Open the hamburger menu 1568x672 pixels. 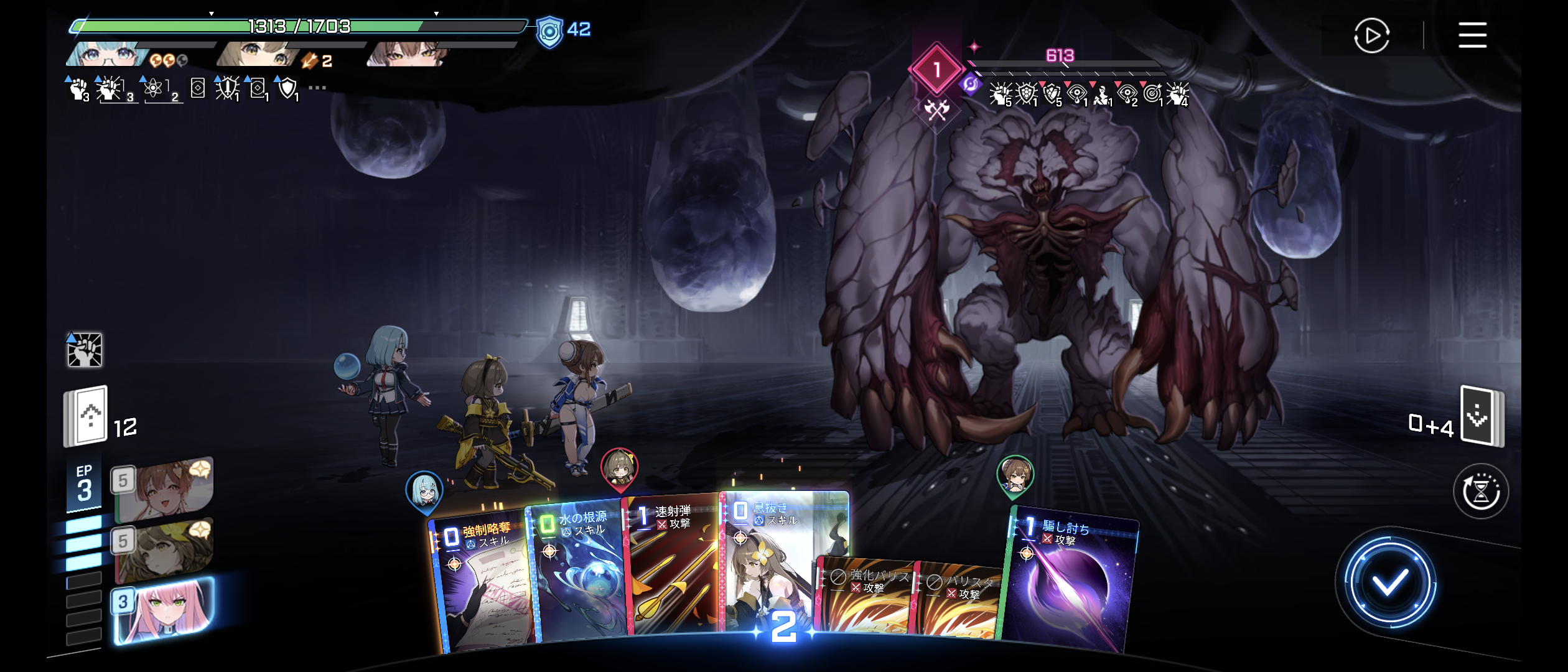(1472, 35)
